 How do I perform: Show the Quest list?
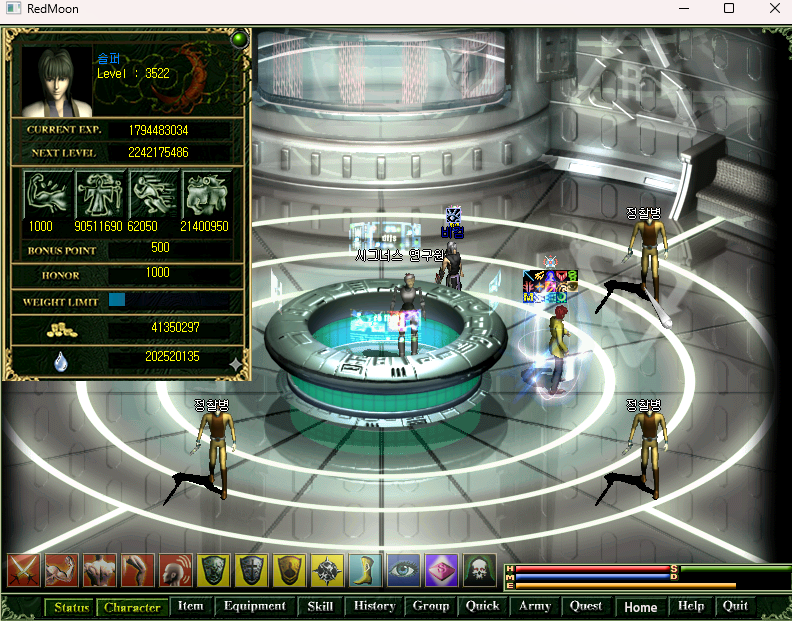click(x=586, y=606)
